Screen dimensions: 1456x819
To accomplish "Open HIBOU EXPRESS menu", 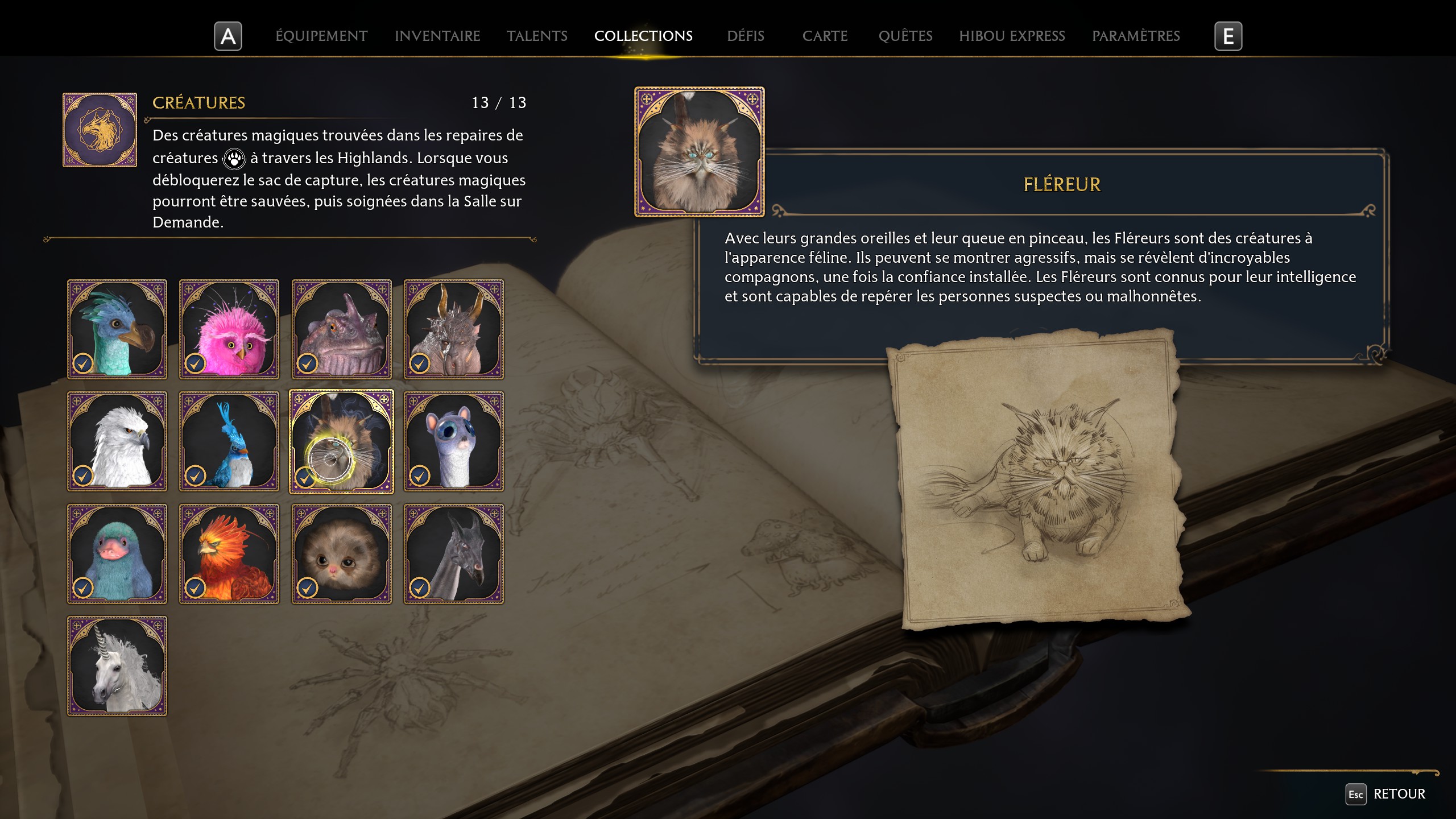I will 1012,36.
